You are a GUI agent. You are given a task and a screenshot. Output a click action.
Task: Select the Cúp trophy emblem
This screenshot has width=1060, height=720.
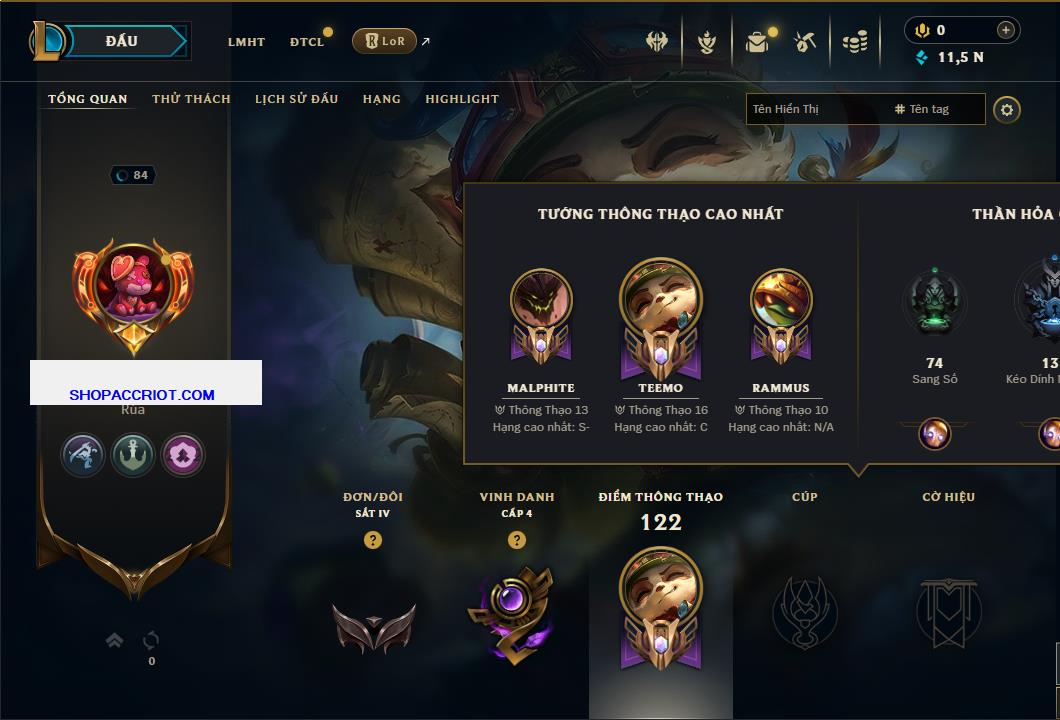(805, 612)
